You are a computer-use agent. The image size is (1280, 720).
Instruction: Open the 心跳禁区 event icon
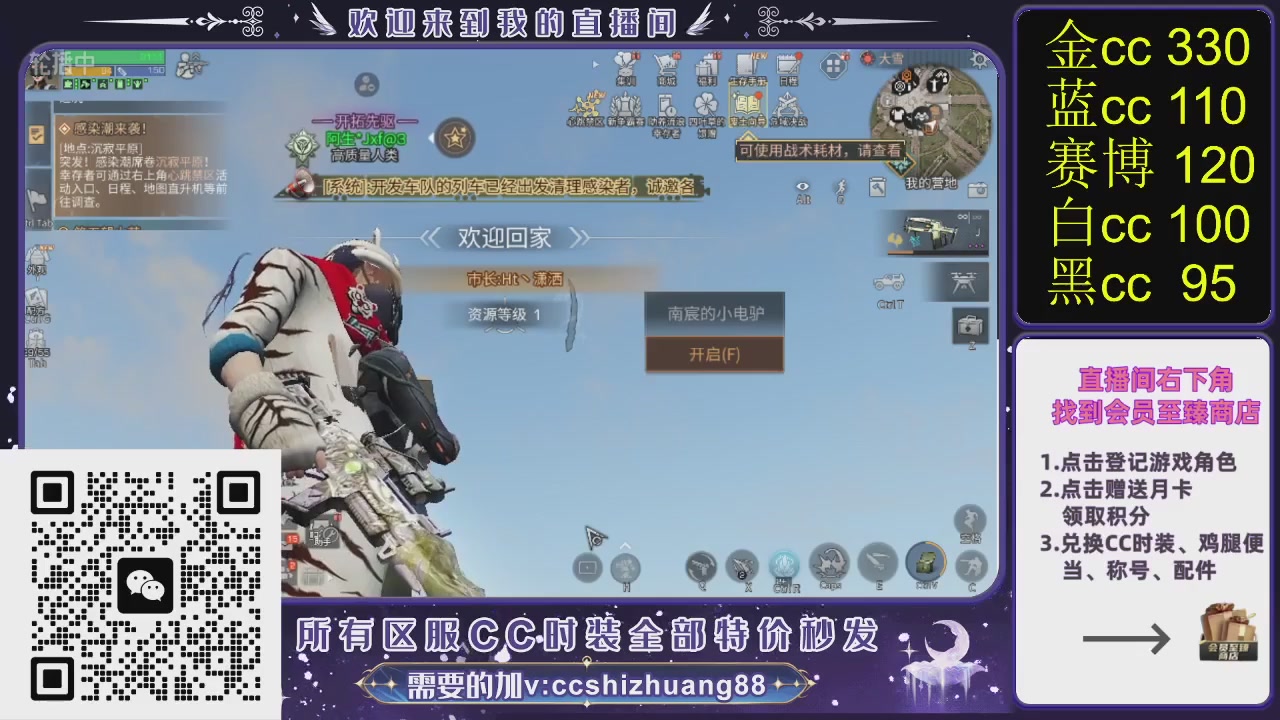point(585,106)
